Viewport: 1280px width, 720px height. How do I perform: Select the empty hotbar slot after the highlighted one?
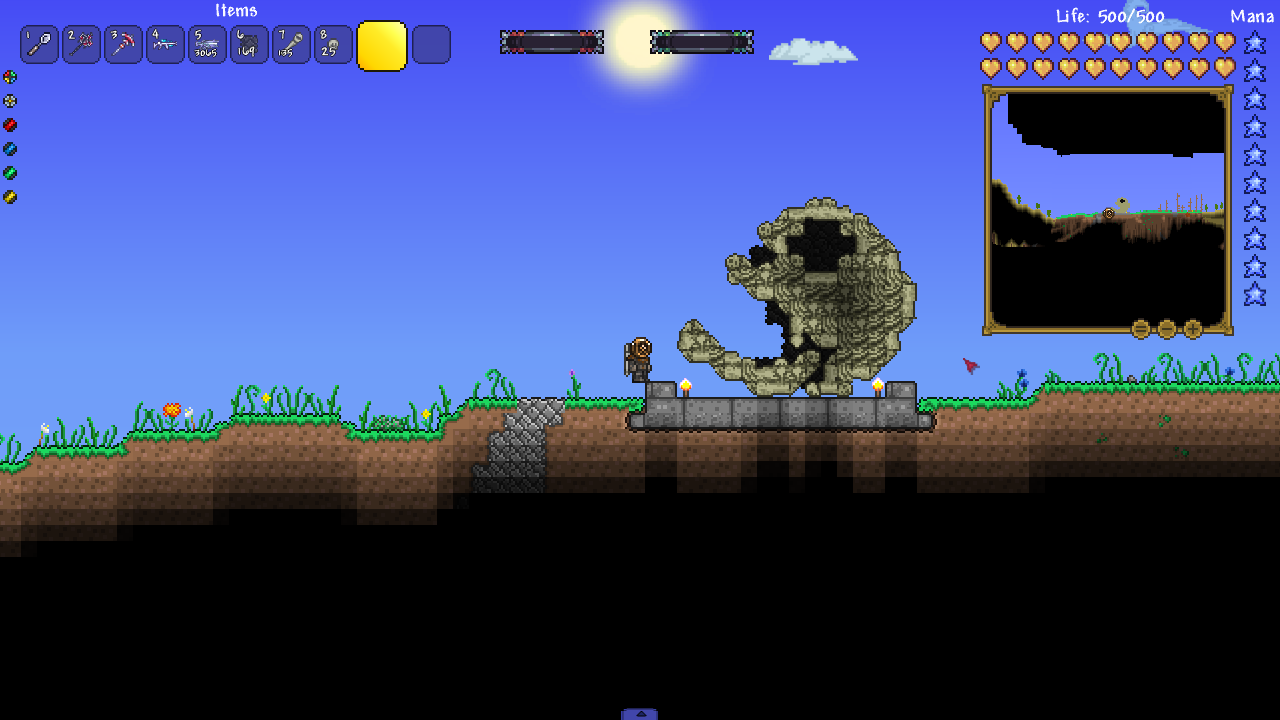431,44
